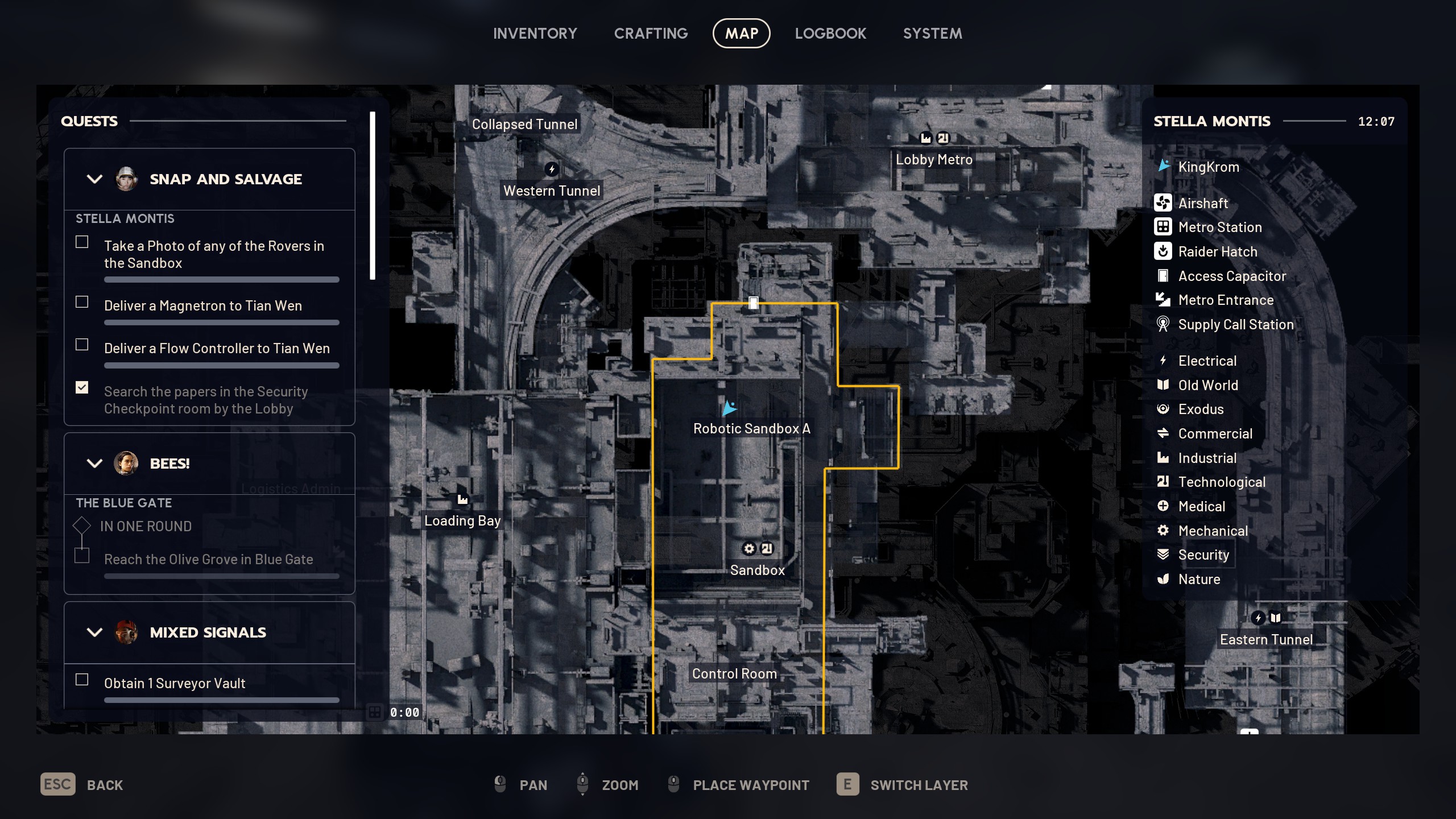Select the Deliver a Magnetron objective
Image resolution: width=1456 pixels, height=819 pixels.
(202, 306)
